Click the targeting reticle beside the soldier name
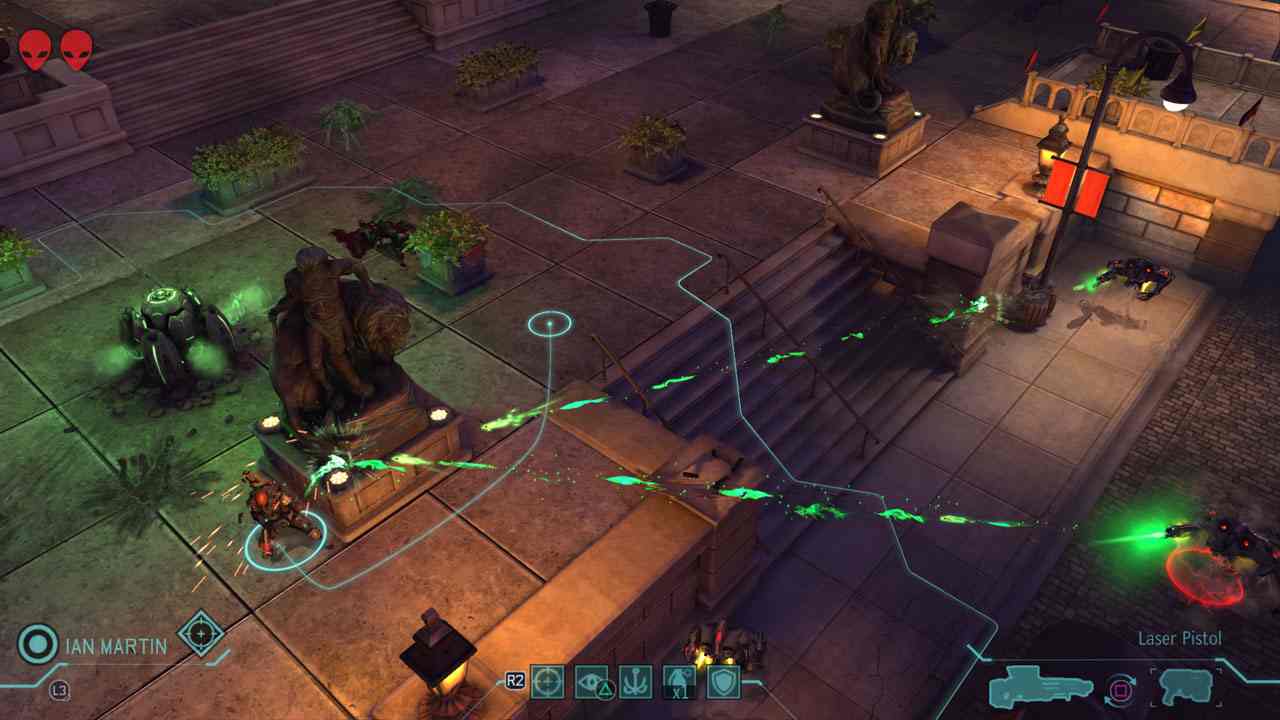The height and width of the screenshot is (720, 1280). click(201, 633)
